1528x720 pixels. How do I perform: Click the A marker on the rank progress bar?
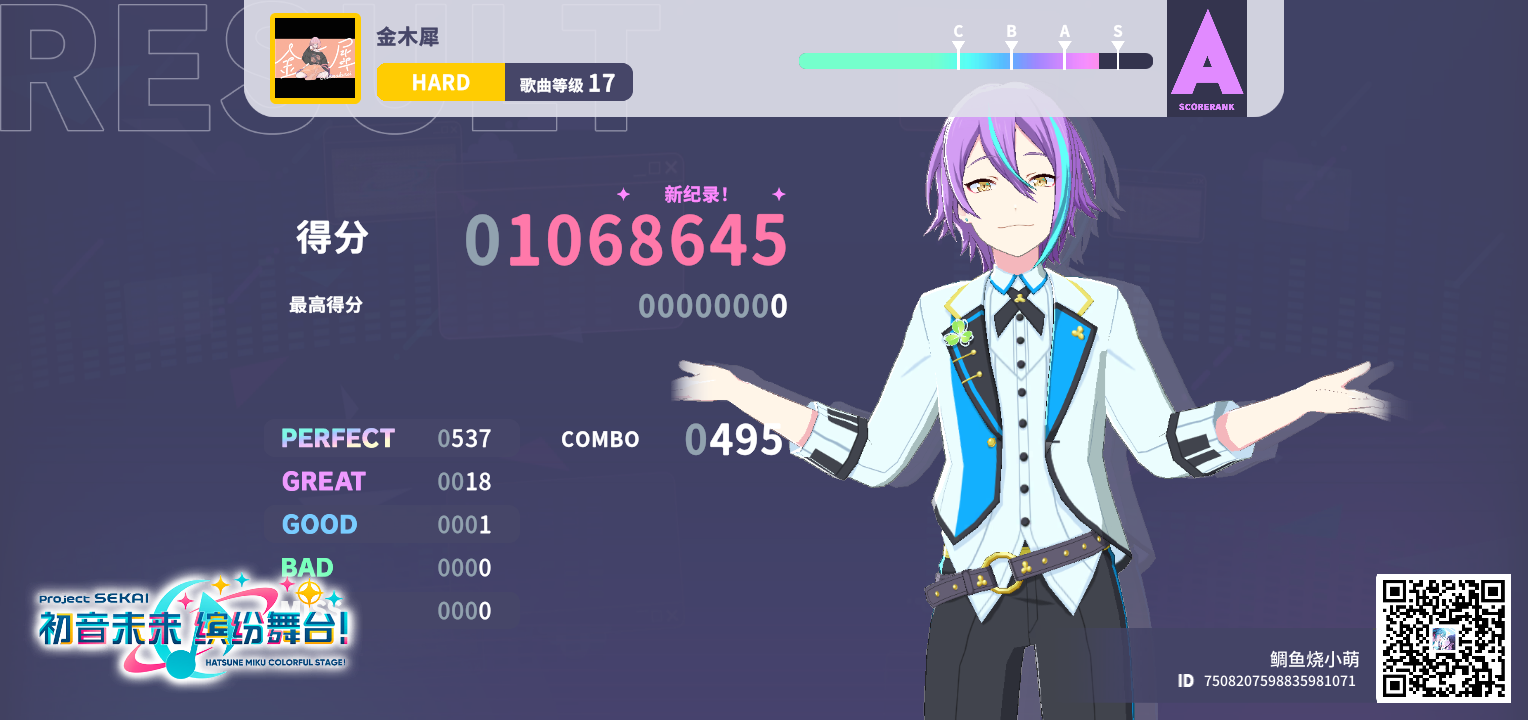(1064, 32)
